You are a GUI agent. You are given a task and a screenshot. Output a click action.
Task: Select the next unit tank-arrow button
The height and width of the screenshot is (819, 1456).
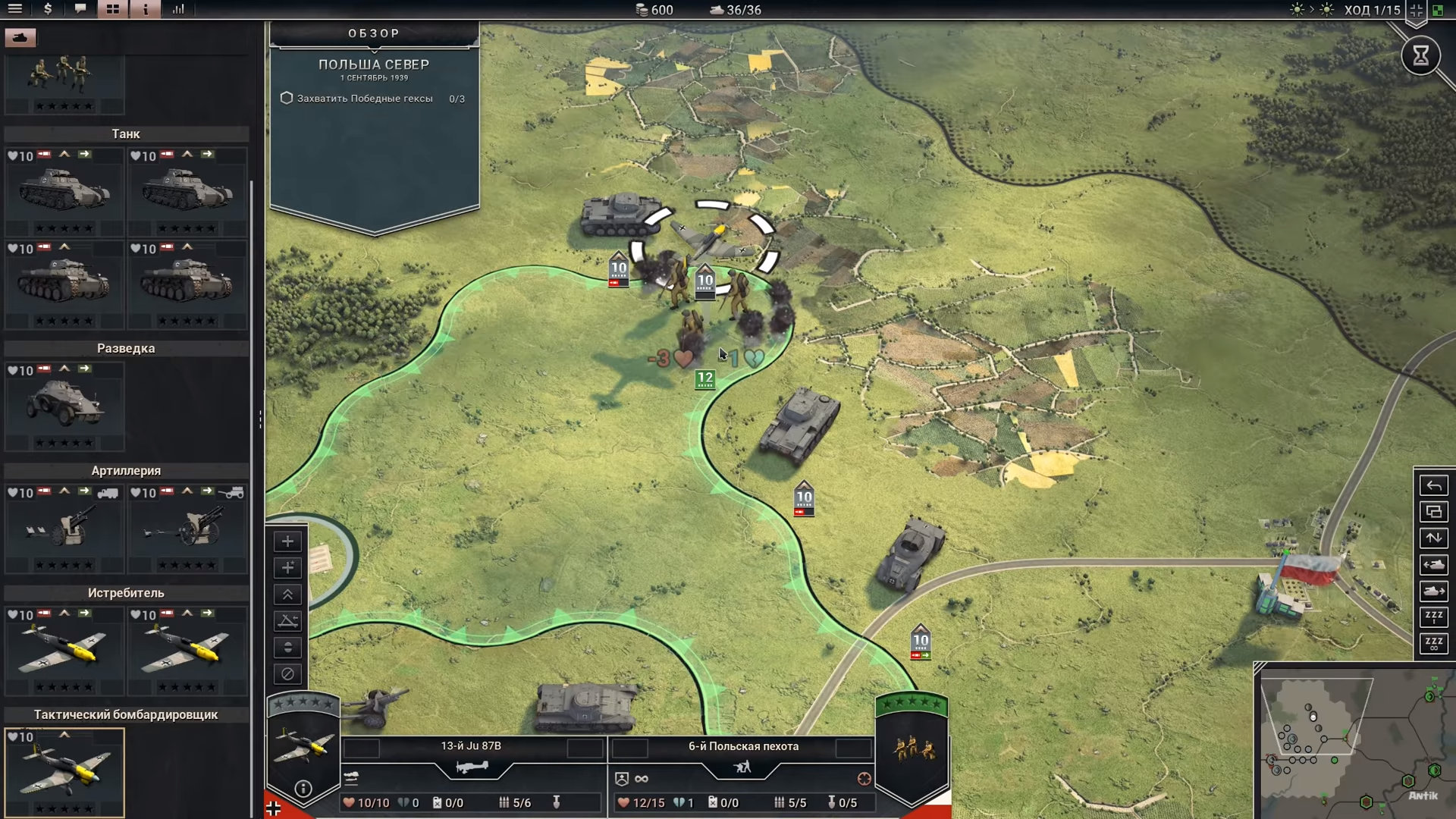pos(1433,591)
